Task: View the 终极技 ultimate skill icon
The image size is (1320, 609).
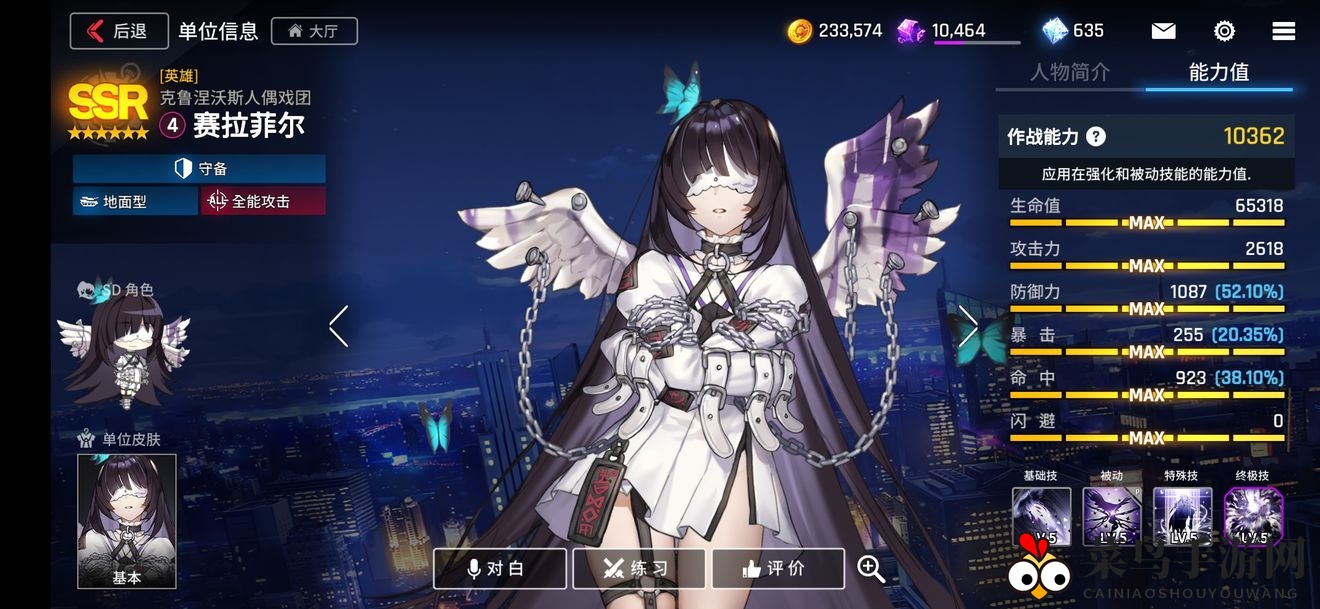Action: (x=1253, y=515)
